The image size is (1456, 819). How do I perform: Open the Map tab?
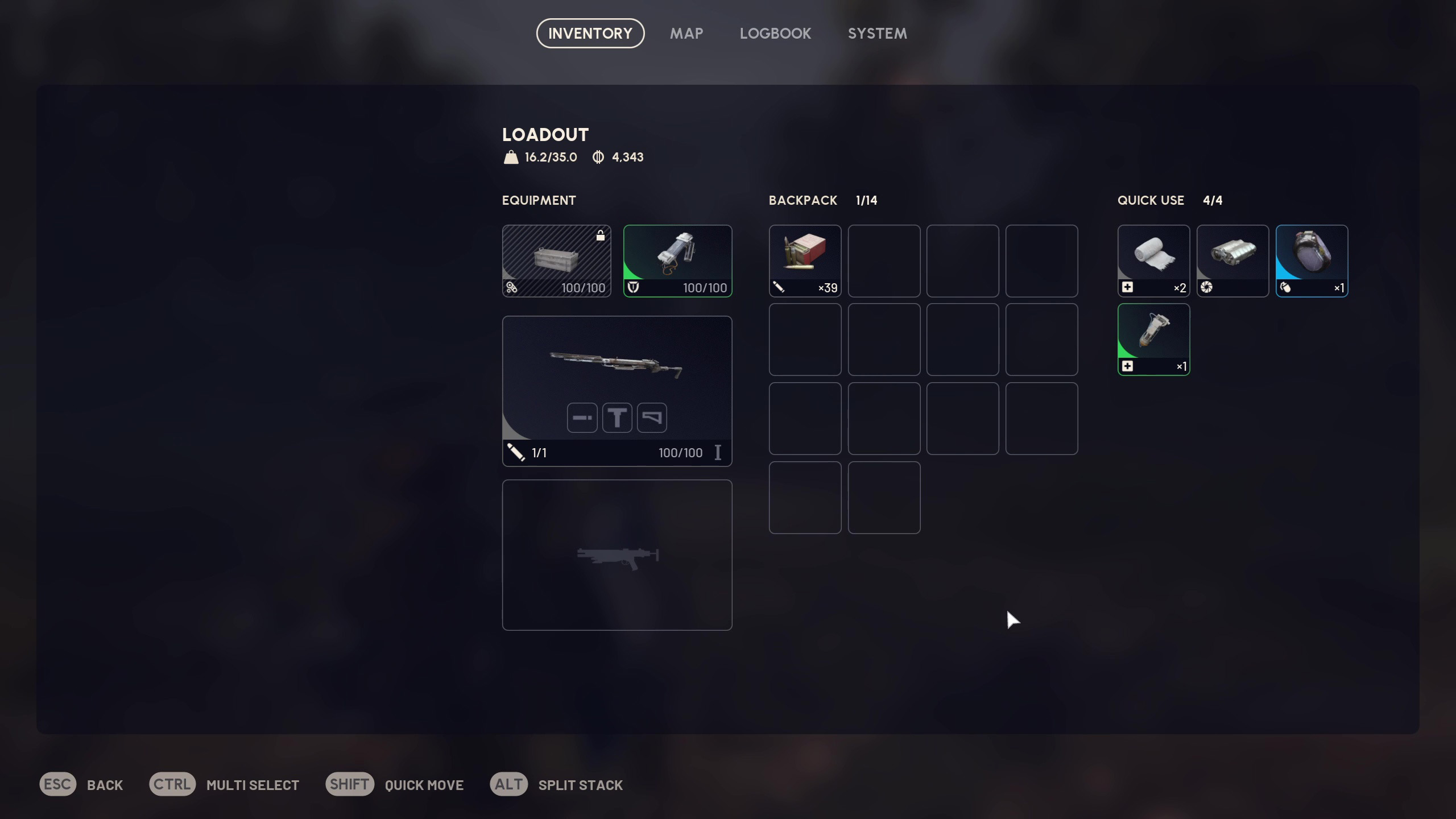pyautogui.click(x=686, y=34)
